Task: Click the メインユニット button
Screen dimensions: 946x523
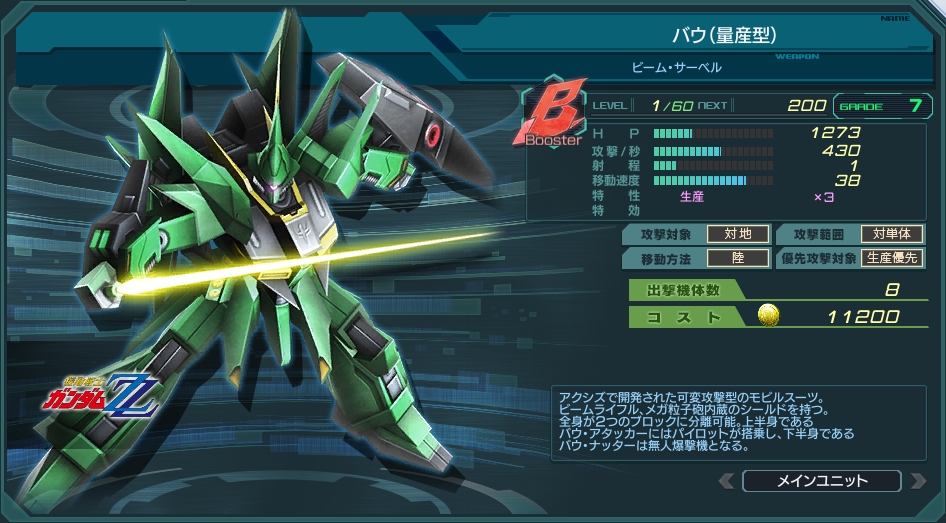Action: [x=822, y=481]
